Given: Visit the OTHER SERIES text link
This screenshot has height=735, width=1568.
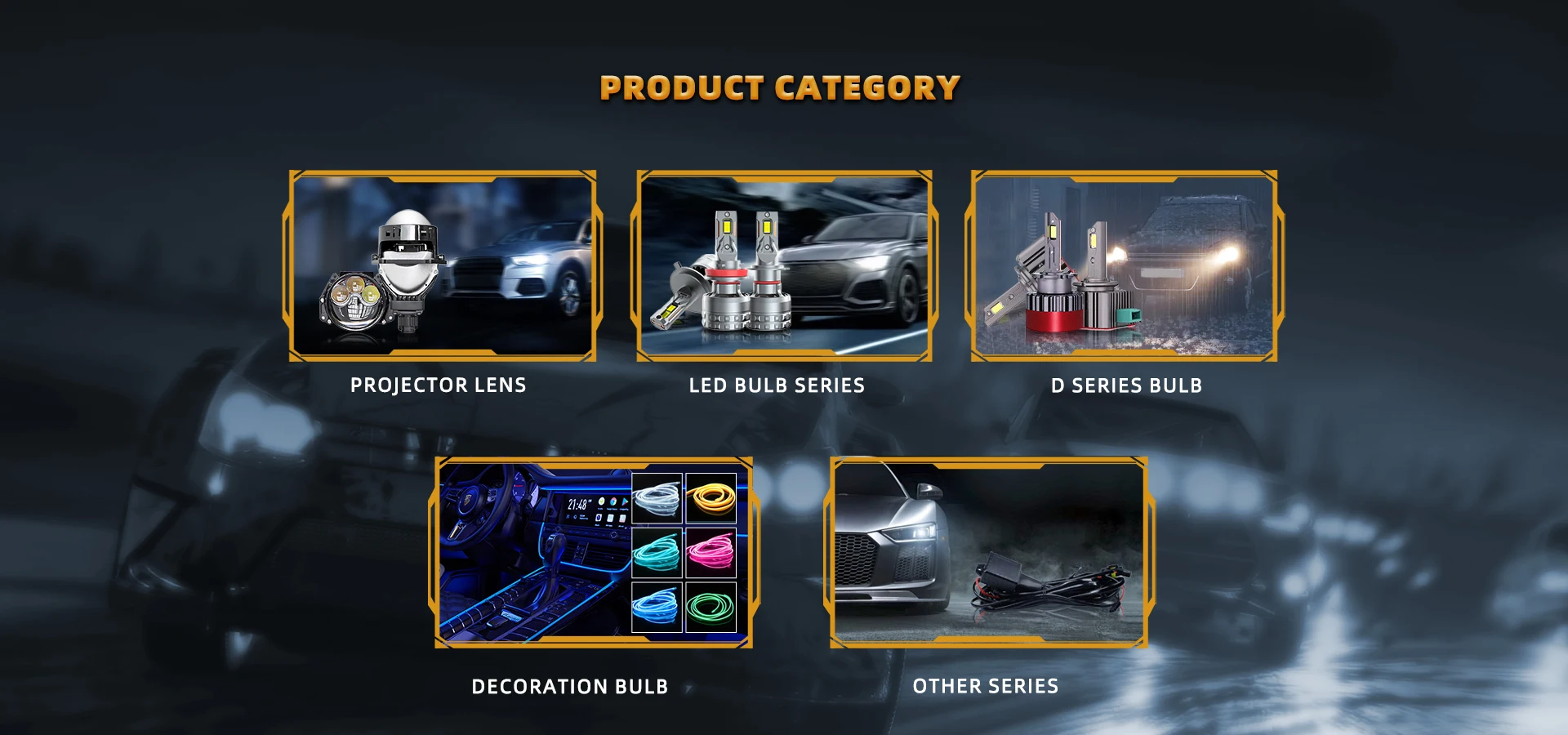Looking at the screenshot, I should 985,686.
